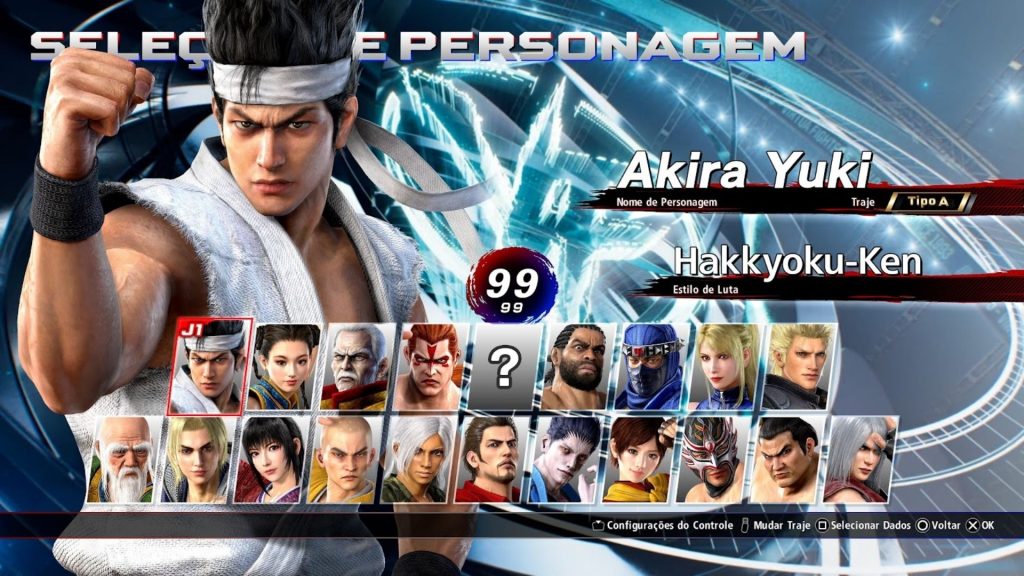Choose Pai Chan with the hair buns
This screenshot has width=1024, height=576.
tap(284, 367)
